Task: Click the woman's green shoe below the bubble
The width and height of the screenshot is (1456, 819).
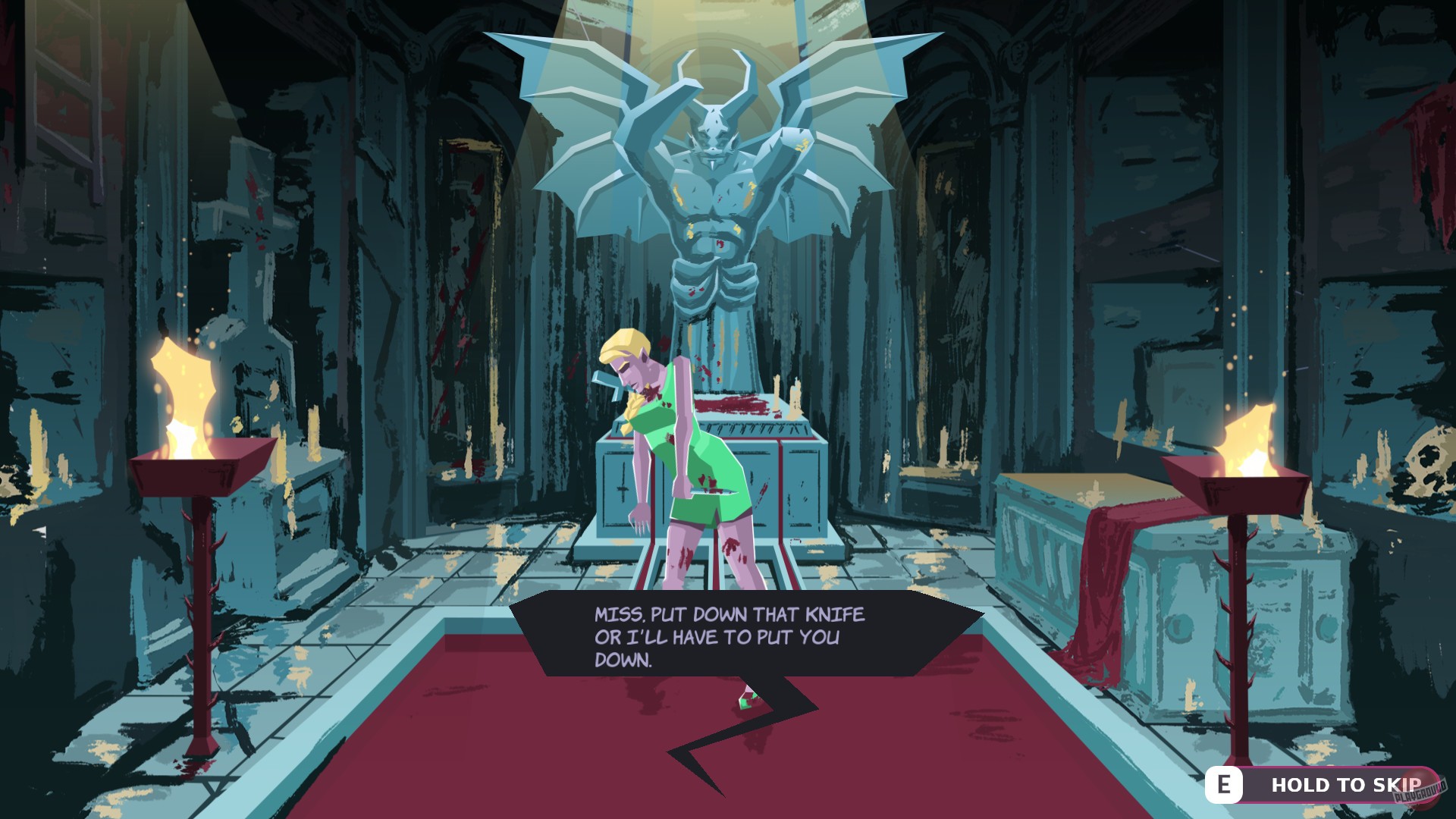Action: (x=745, y=701)
